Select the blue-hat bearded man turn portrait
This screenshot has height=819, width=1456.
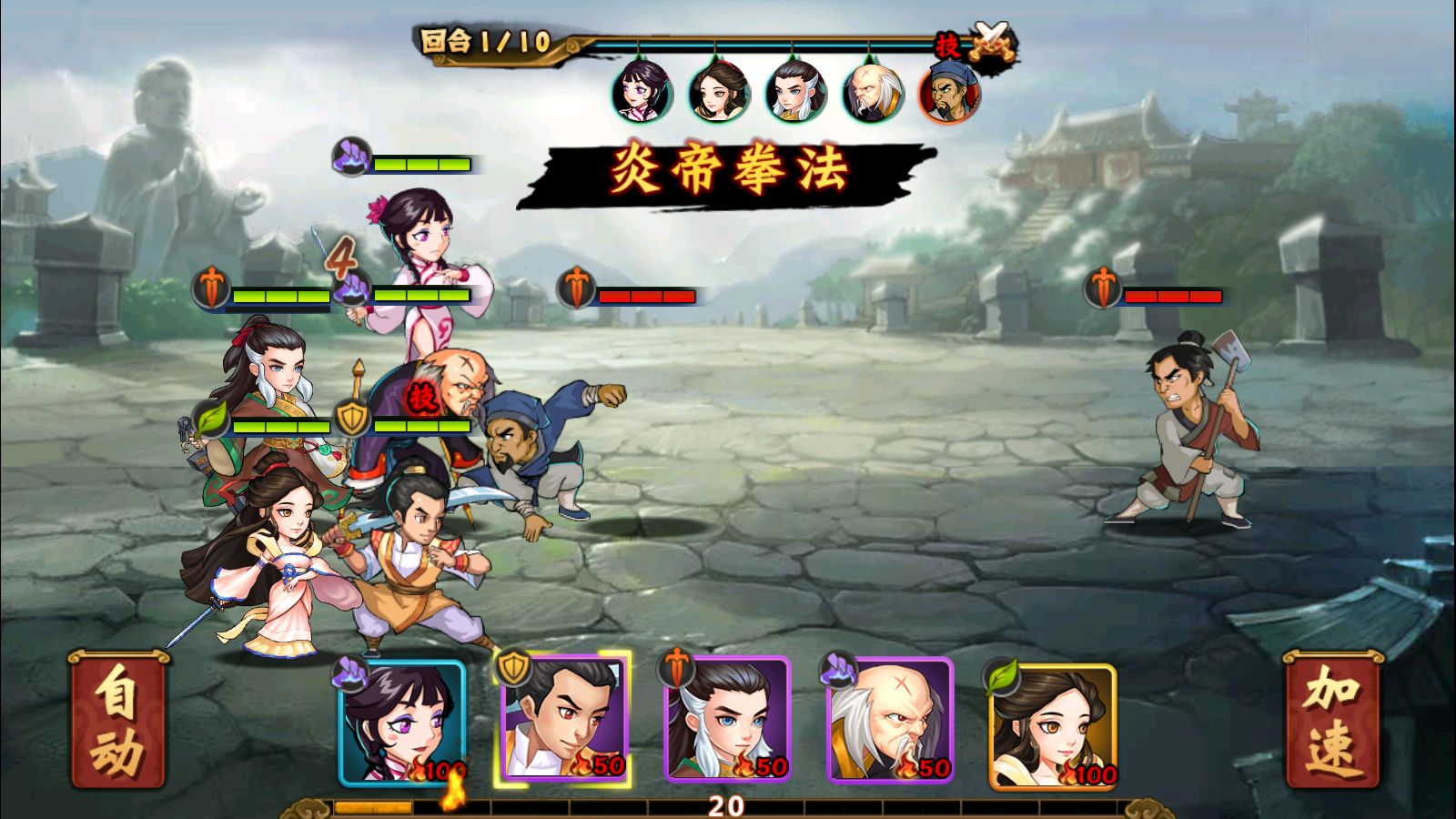point(950,92)
